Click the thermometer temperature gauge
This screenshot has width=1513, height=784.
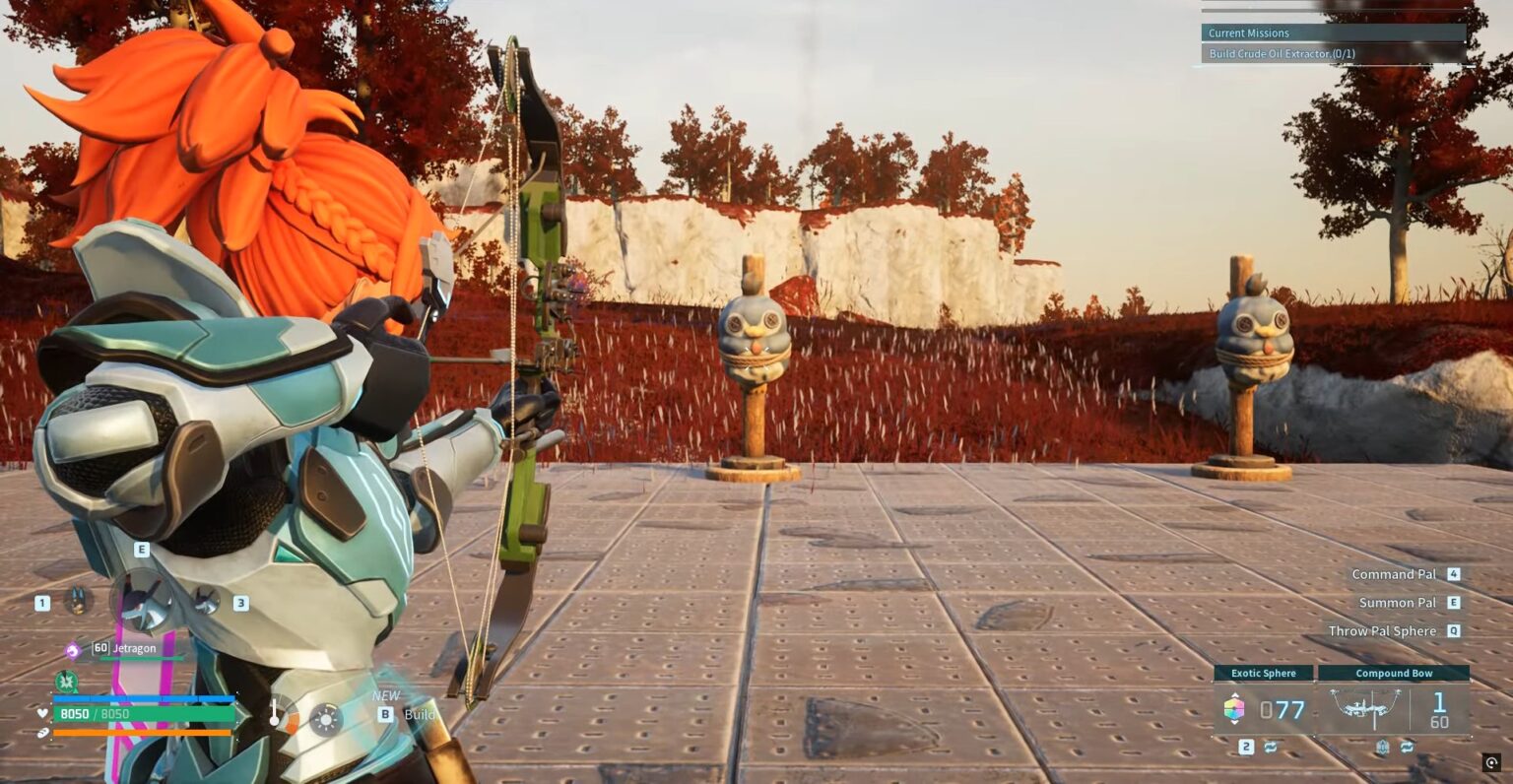pos(275,714)
